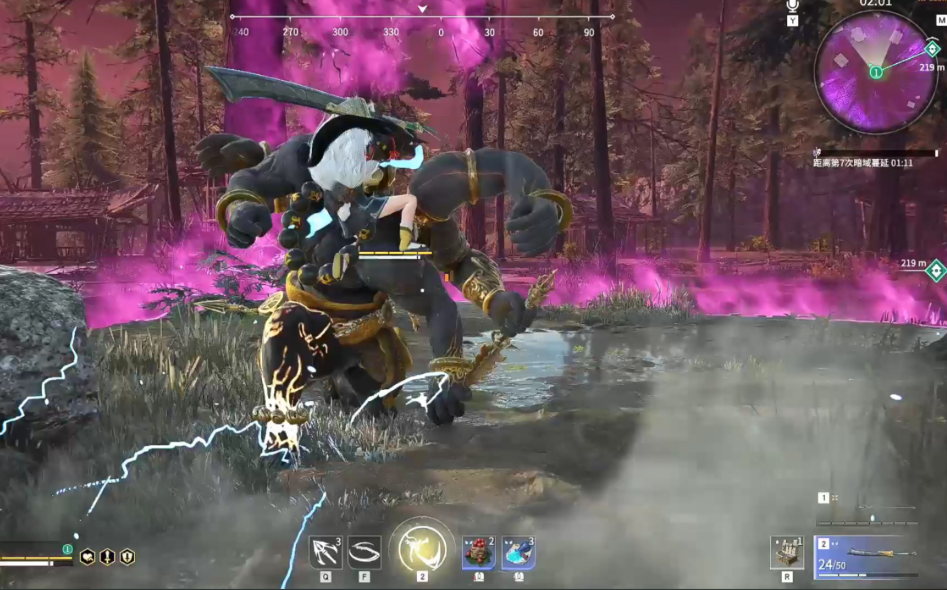Use the curved slash skill icon
Image resolution: width=947 pixels, height=590 pixels.
point(364,552)
